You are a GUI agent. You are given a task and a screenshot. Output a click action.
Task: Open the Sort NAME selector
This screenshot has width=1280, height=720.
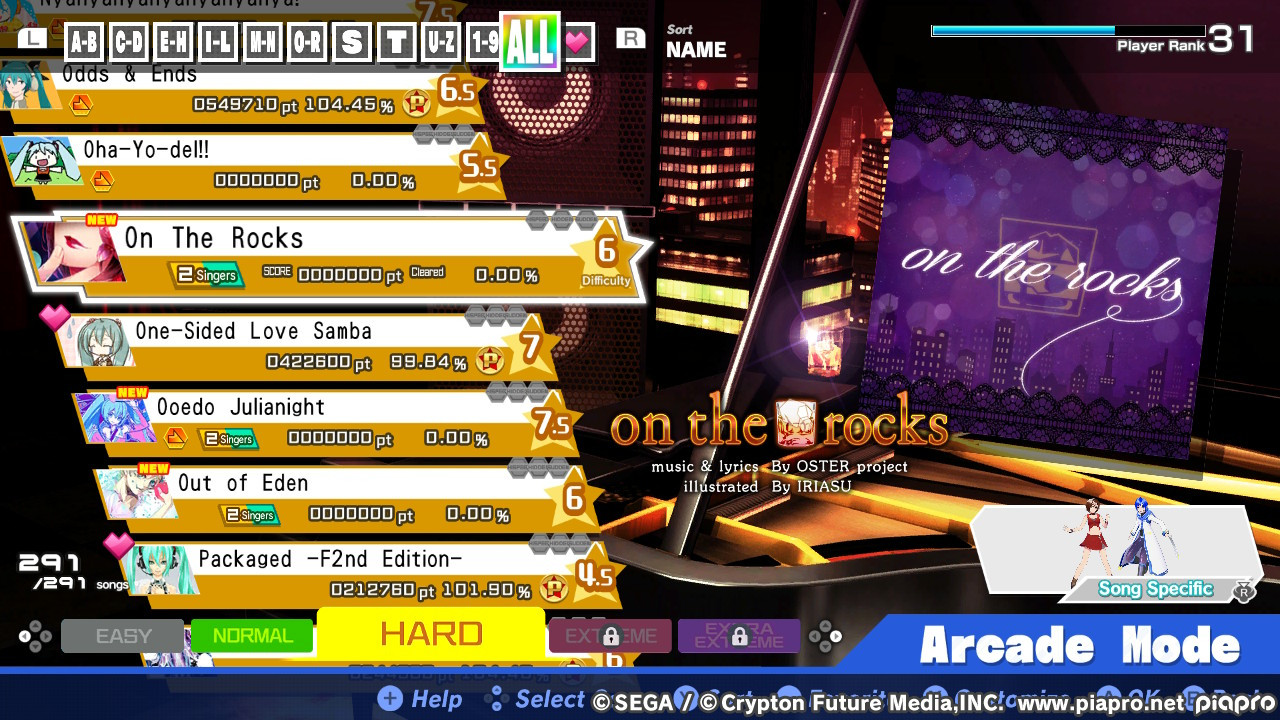click(x=697, y=42)
